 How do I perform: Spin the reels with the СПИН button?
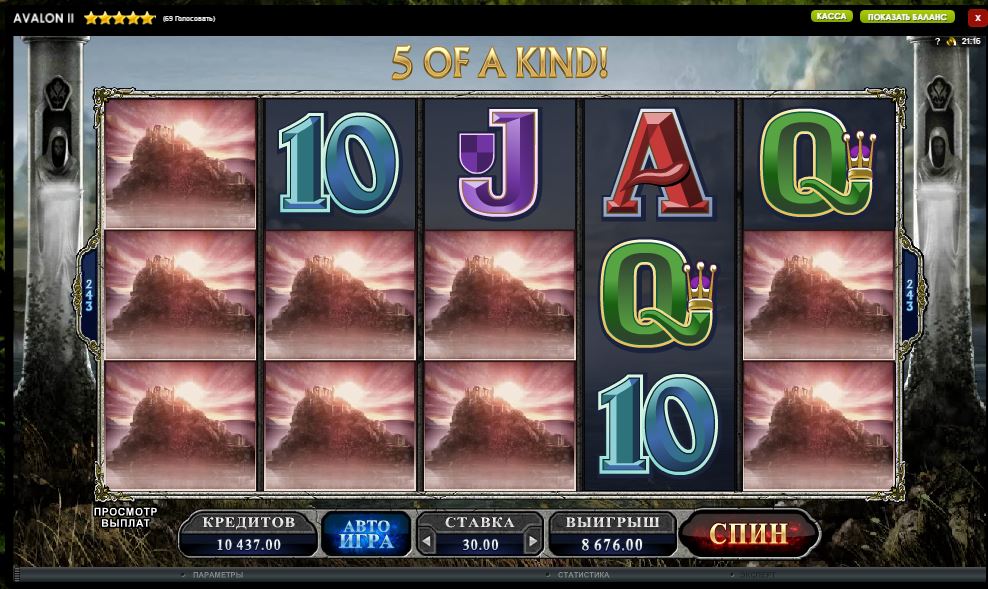point(748,534)
